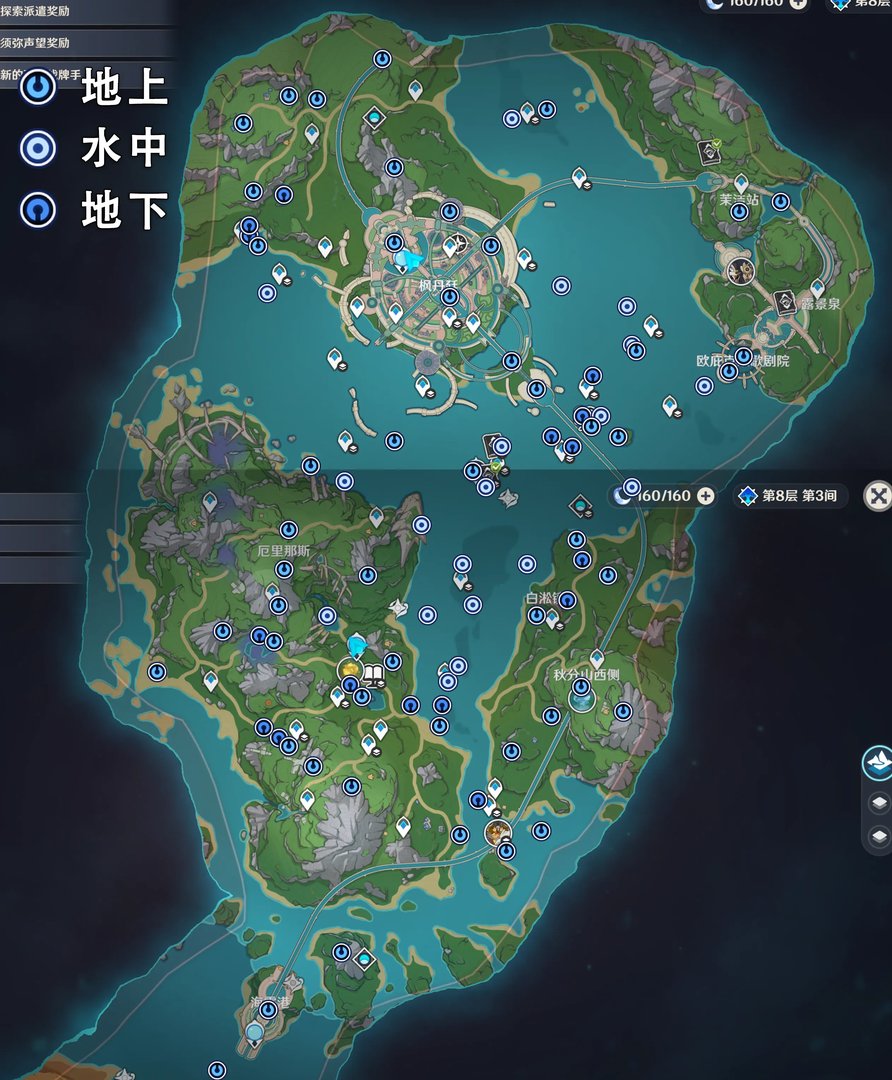Select the domain icon left of 露景泉

coord(784,300)
